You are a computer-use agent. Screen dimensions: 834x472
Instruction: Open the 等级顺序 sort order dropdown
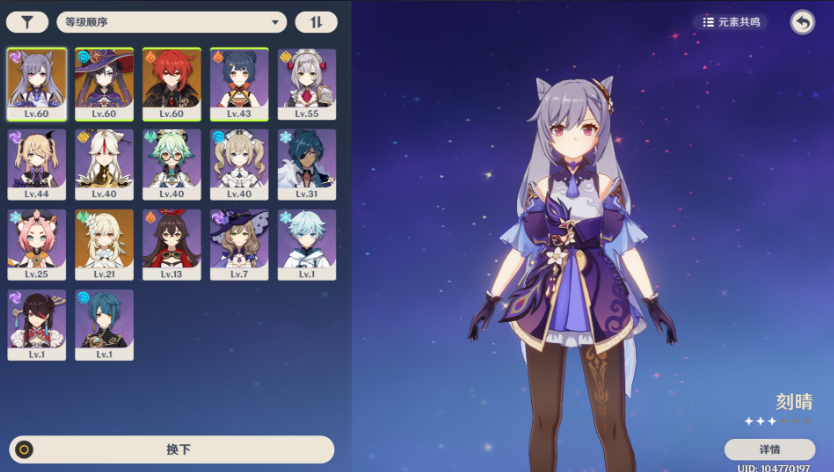tap(174, 22)
